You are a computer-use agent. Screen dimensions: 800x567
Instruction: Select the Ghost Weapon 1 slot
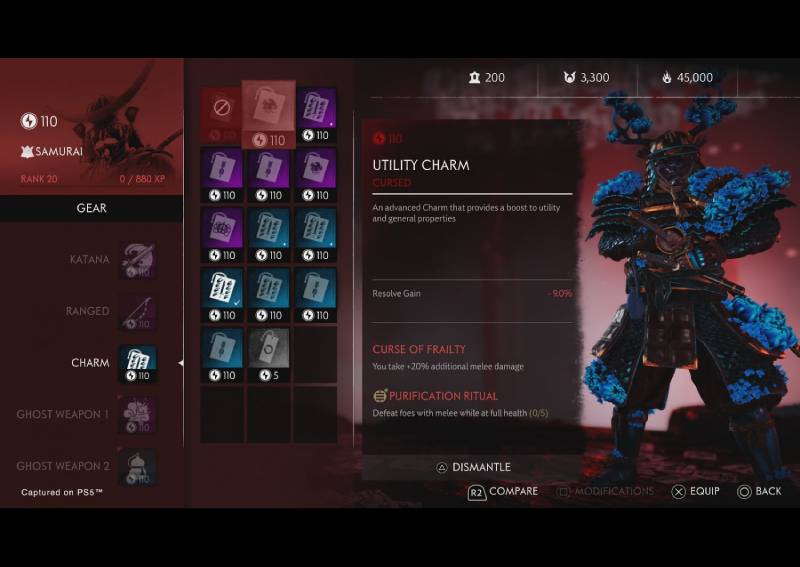click(137, 415)
